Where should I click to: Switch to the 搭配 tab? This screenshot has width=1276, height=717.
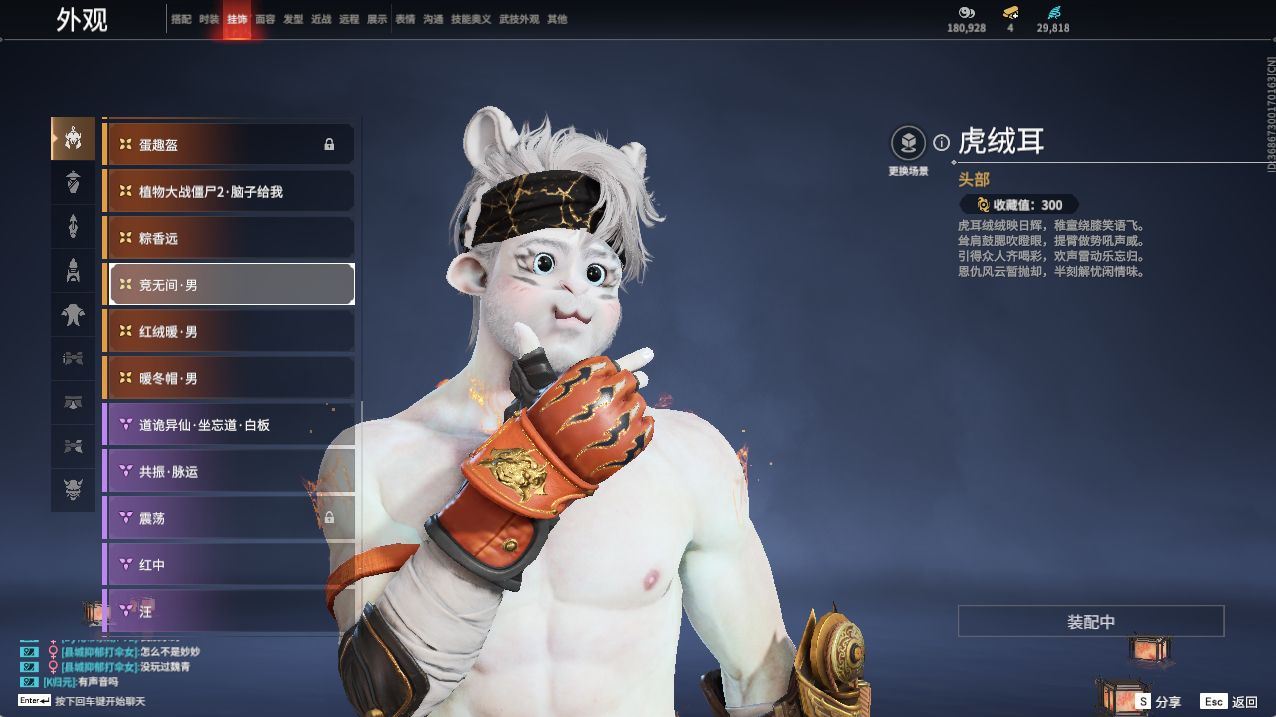click(x=181, y=19)
